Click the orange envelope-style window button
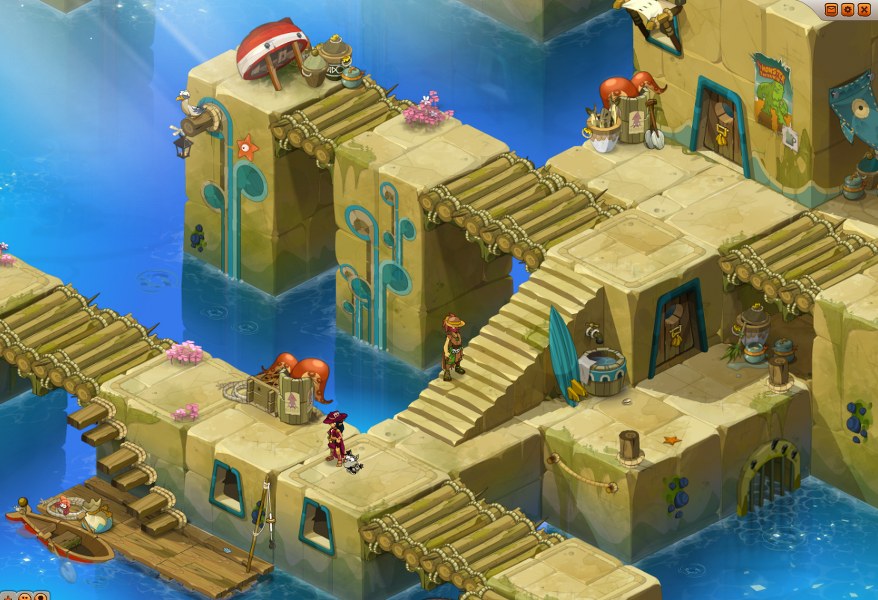 coord(831,10)
